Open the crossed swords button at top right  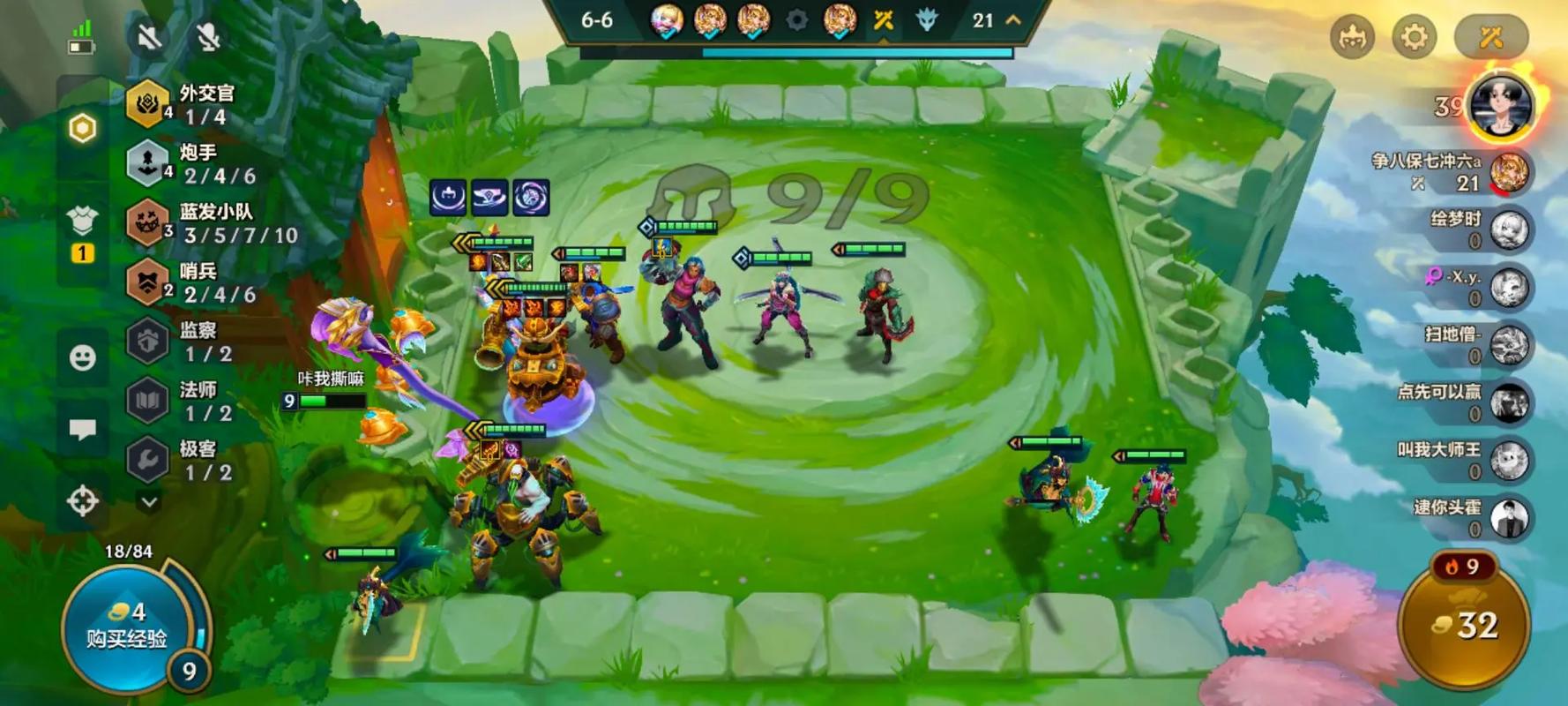[x=1490, y=37]
